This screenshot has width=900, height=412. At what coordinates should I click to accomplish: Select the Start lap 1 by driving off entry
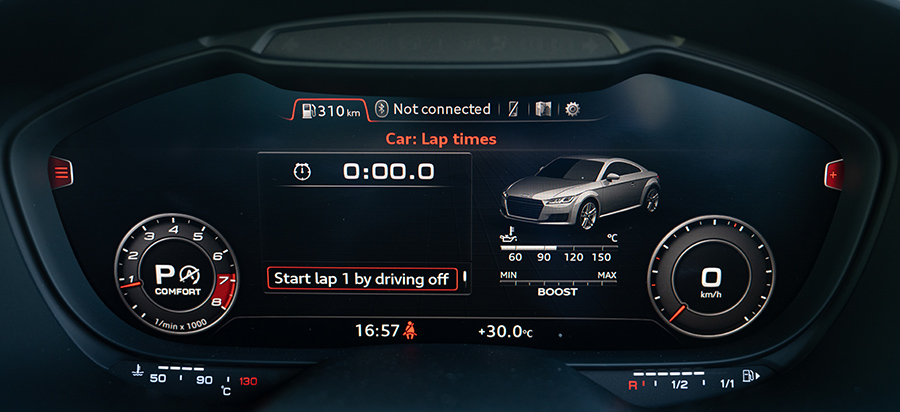click(x=363, y=279)
